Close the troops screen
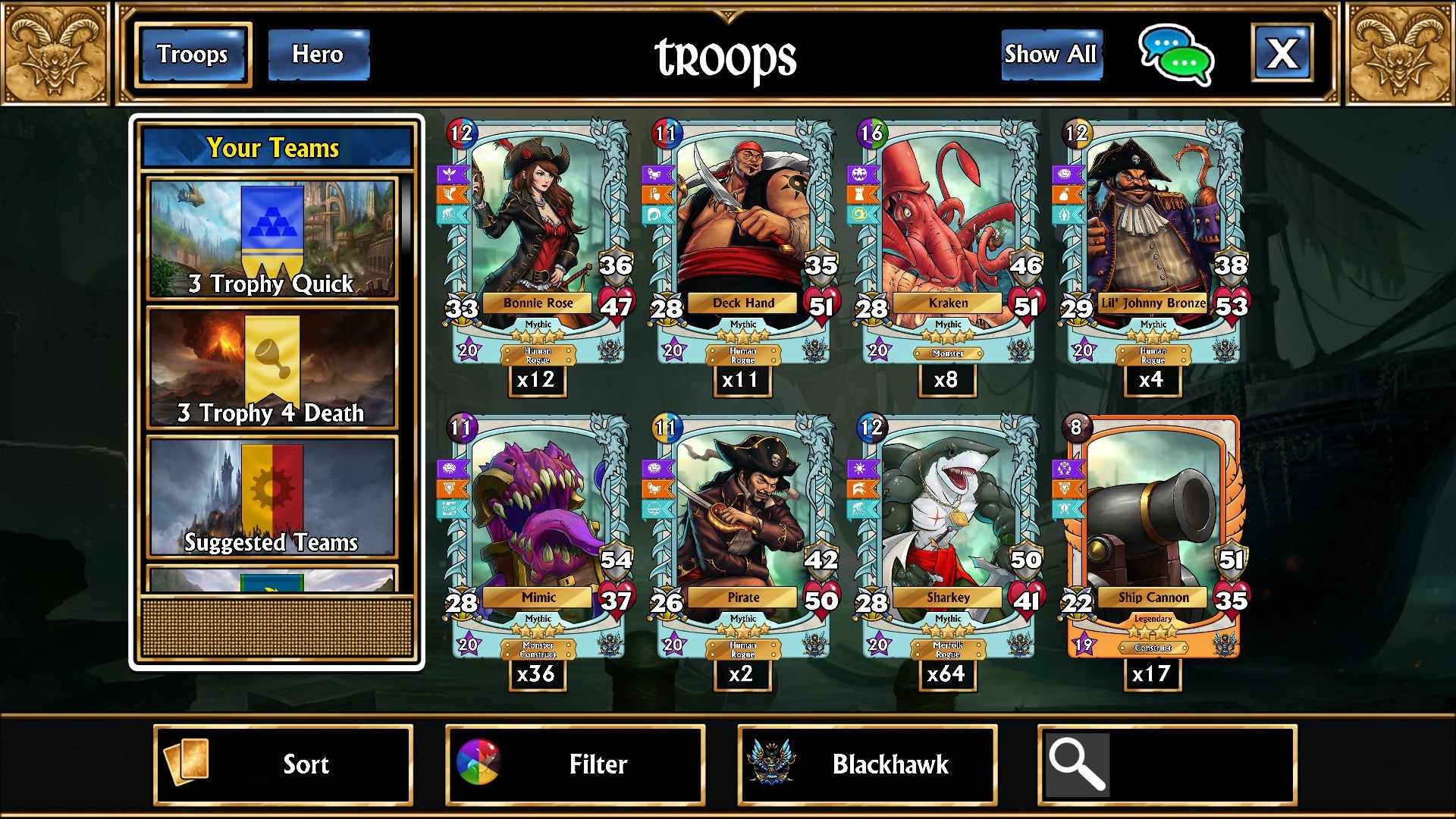The height and width of the screenshot is (819, 1456). (1282, 53)
